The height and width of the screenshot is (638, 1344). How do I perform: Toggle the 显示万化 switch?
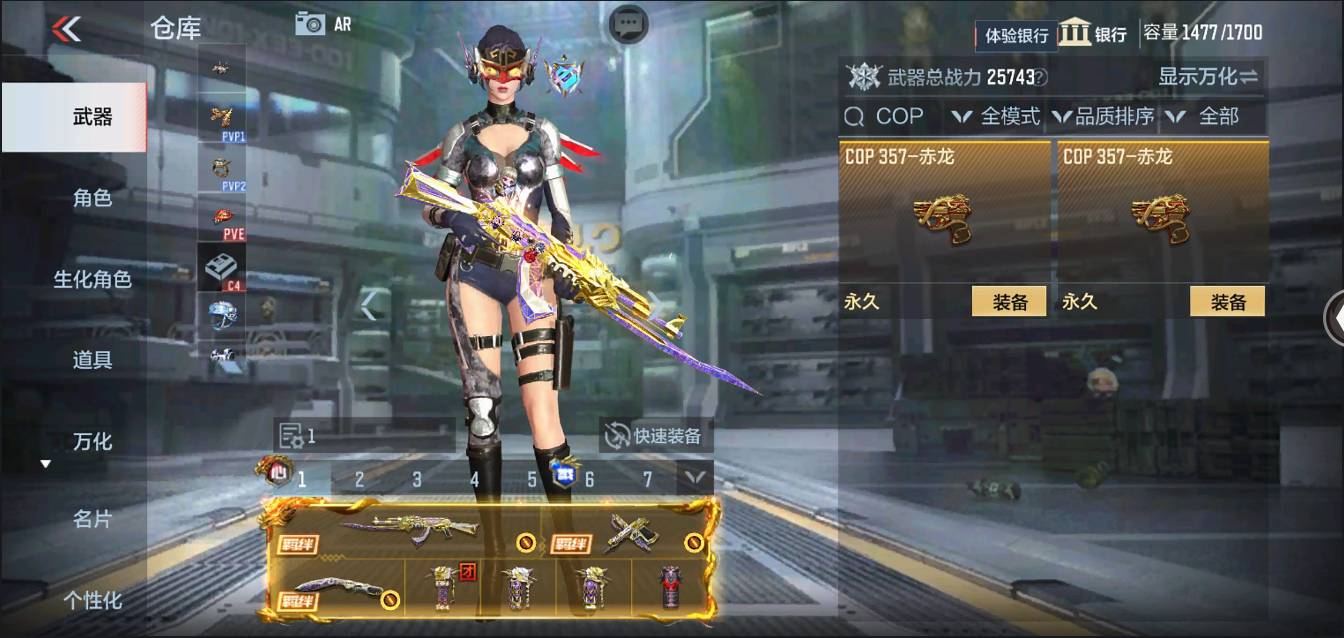click(1208, 76)
